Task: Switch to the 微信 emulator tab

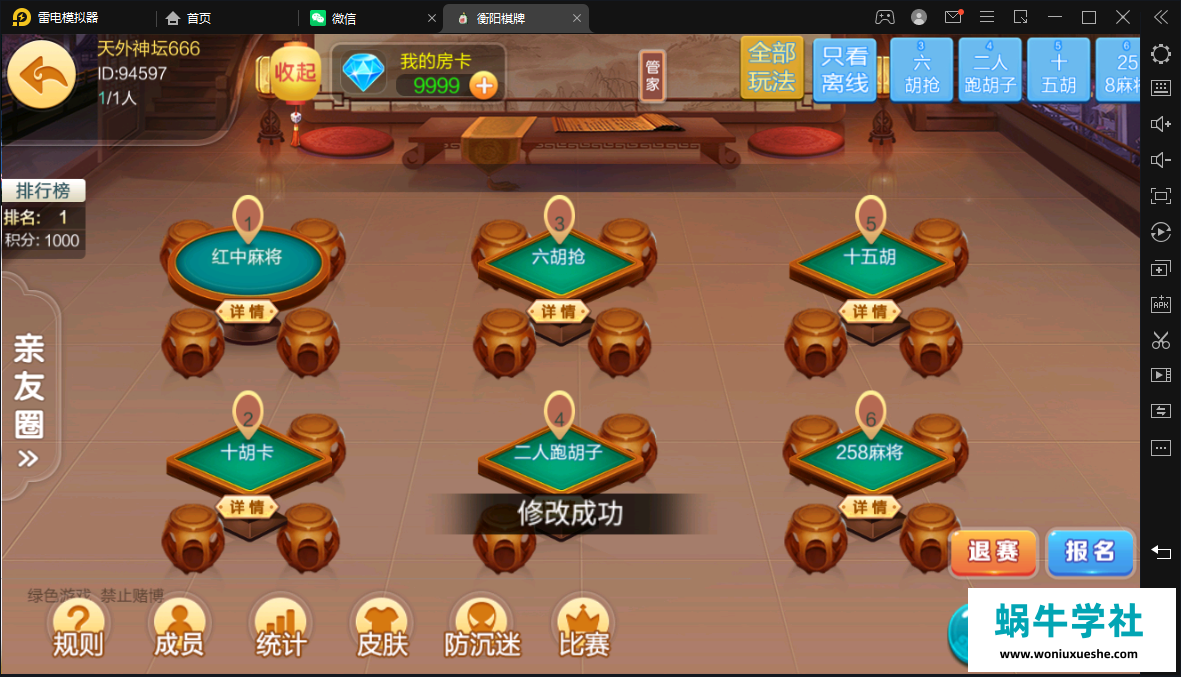Action: (x=344, y=18)
